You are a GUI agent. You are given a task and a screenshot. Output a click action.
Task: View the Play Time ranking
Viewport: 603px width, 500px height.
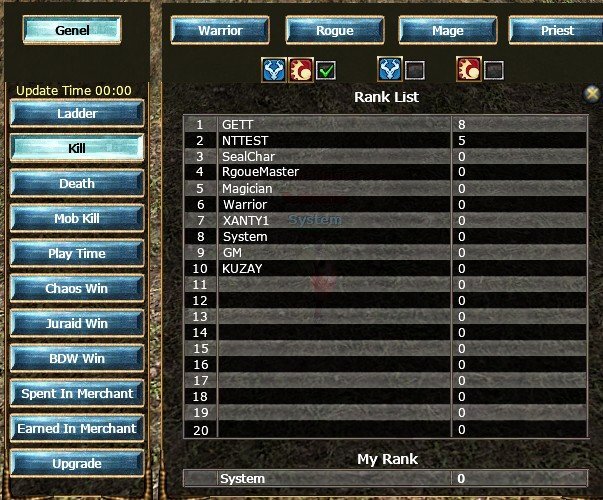[x=77, y=254]
